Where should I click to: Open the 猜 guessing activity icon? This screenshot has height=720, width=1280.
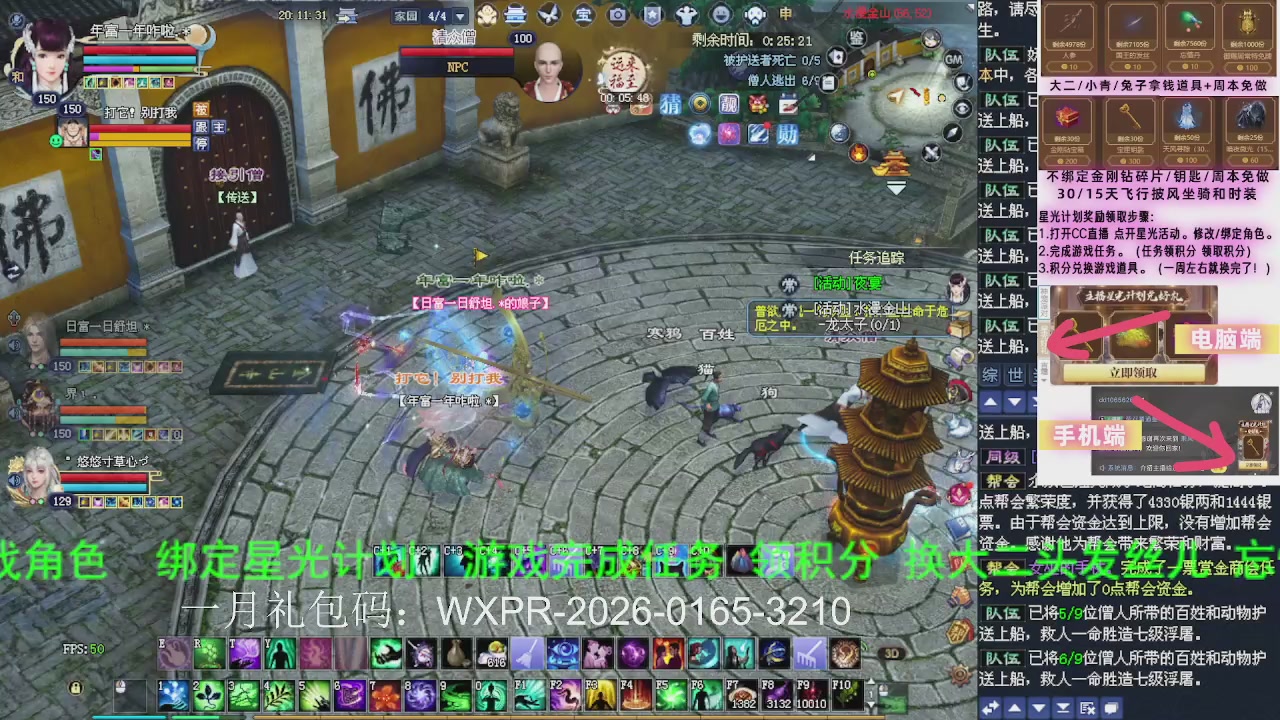click(670, 104)
